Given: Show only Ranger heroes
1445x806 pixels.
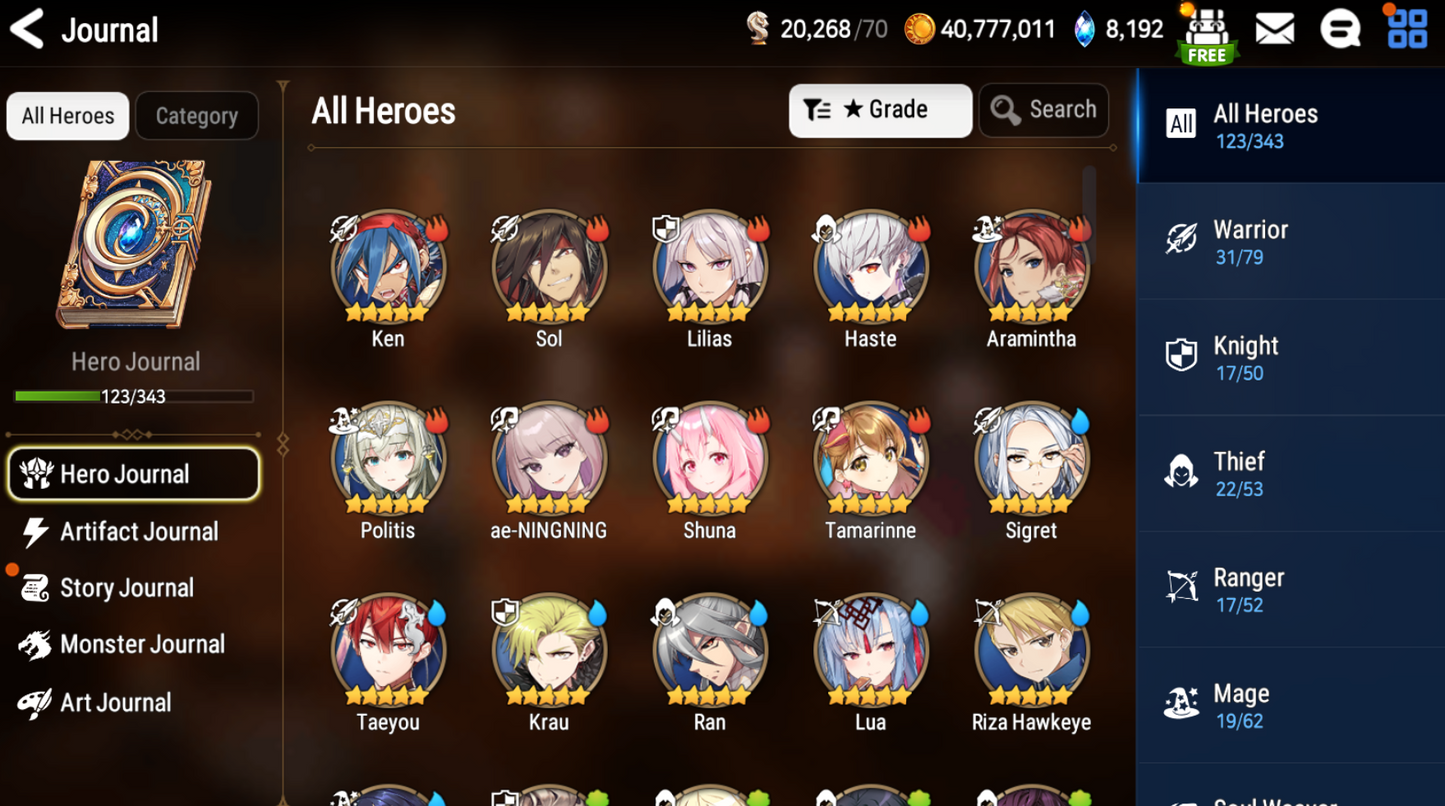Looking at the screenshot, I should coord(1290,590).
